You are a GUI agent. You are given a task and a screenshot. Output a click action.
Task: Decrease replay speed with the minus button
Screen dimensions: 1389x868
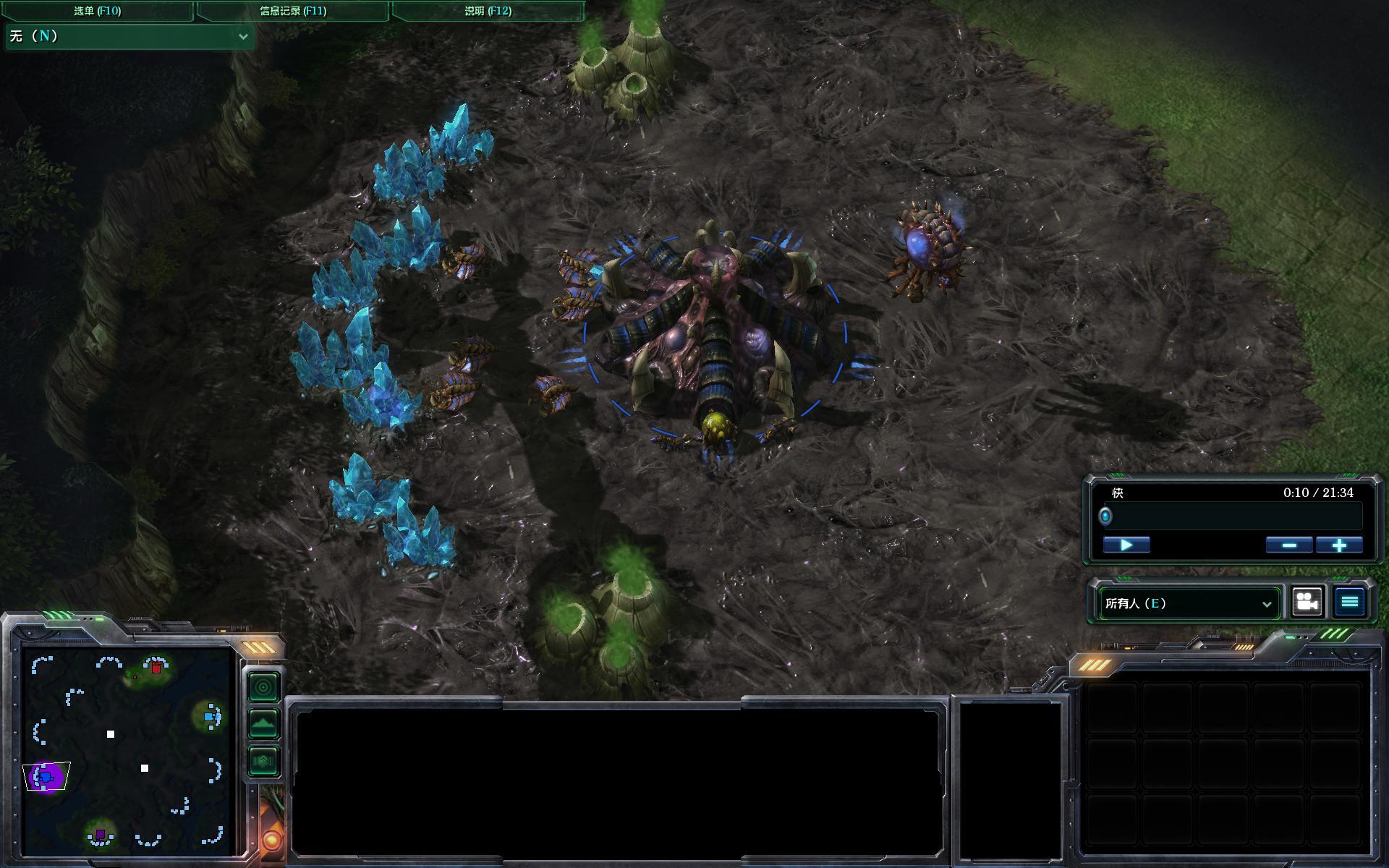click(1289, 545)
